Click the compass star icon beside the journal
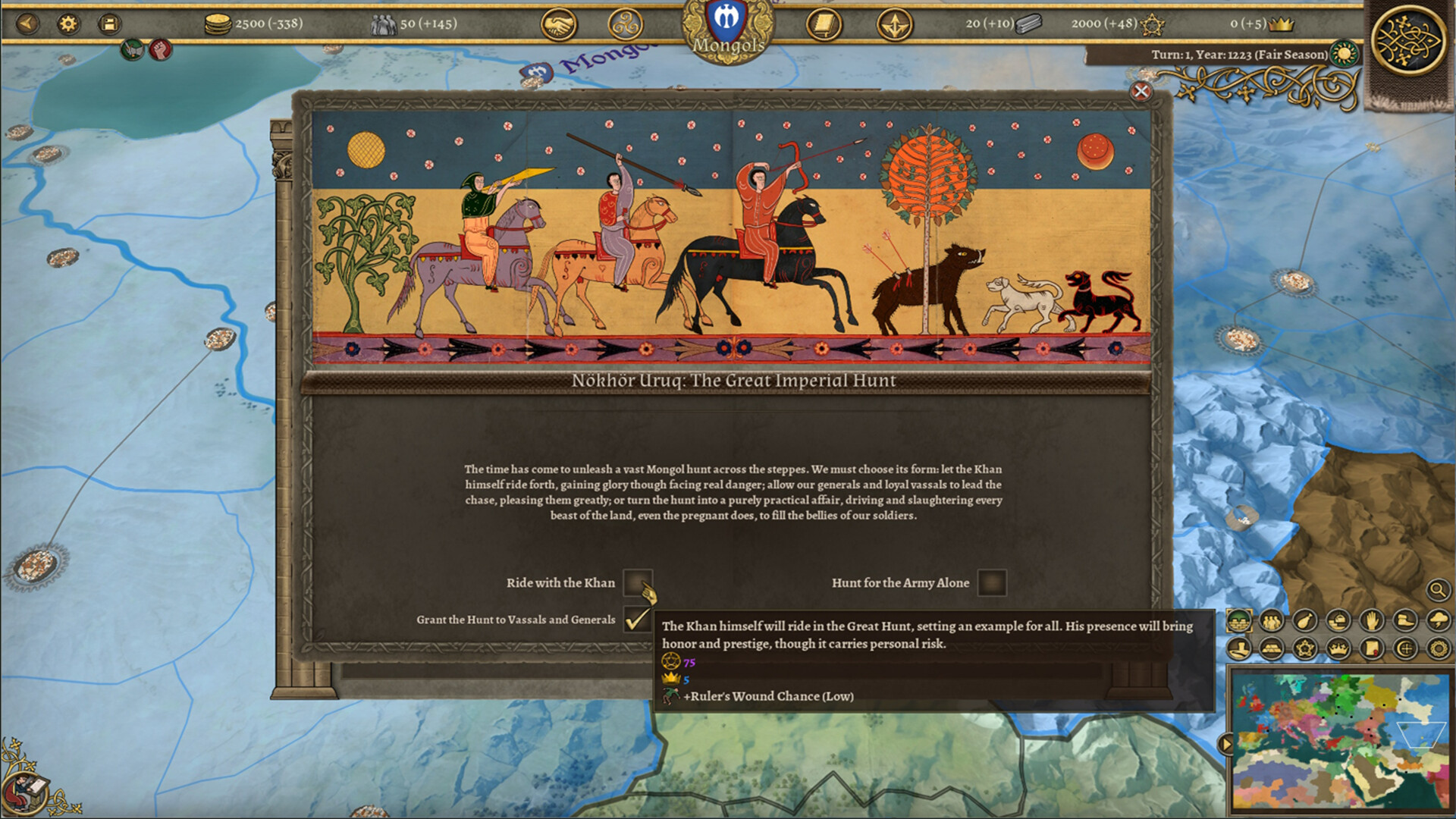 click(895, 24)
